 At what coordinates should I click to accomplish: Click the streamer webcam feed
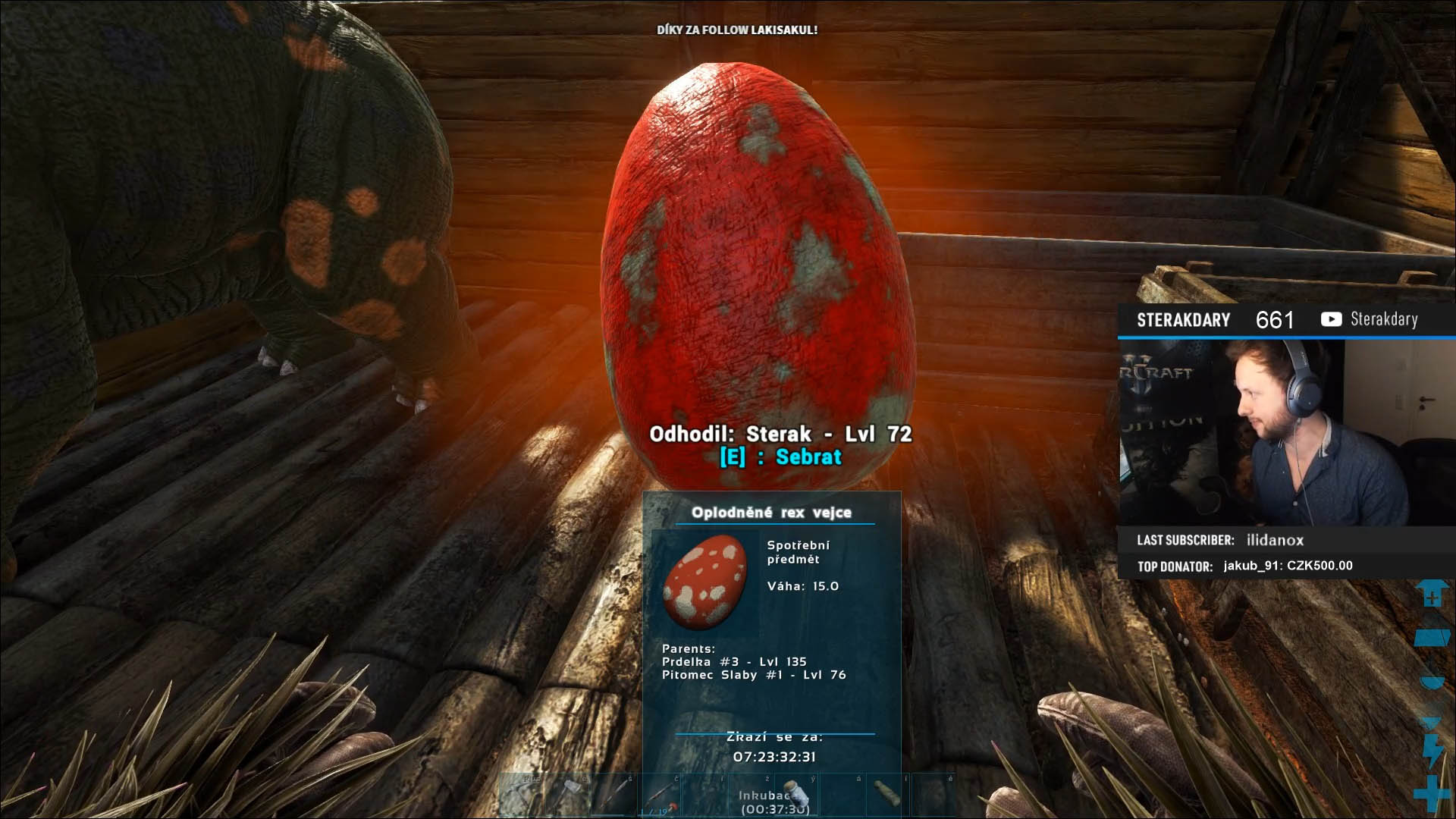click(1287, 432)
